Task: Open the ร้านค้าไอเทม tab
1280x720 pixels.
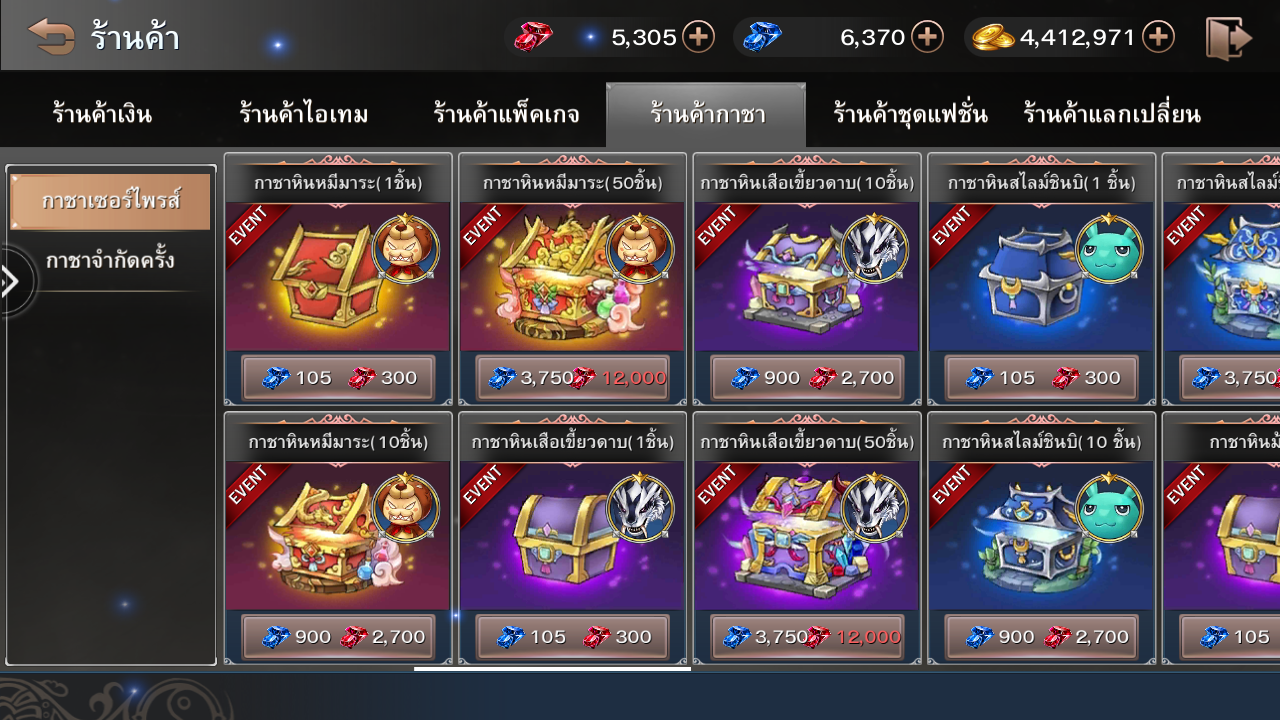Action: coord(303,115)
